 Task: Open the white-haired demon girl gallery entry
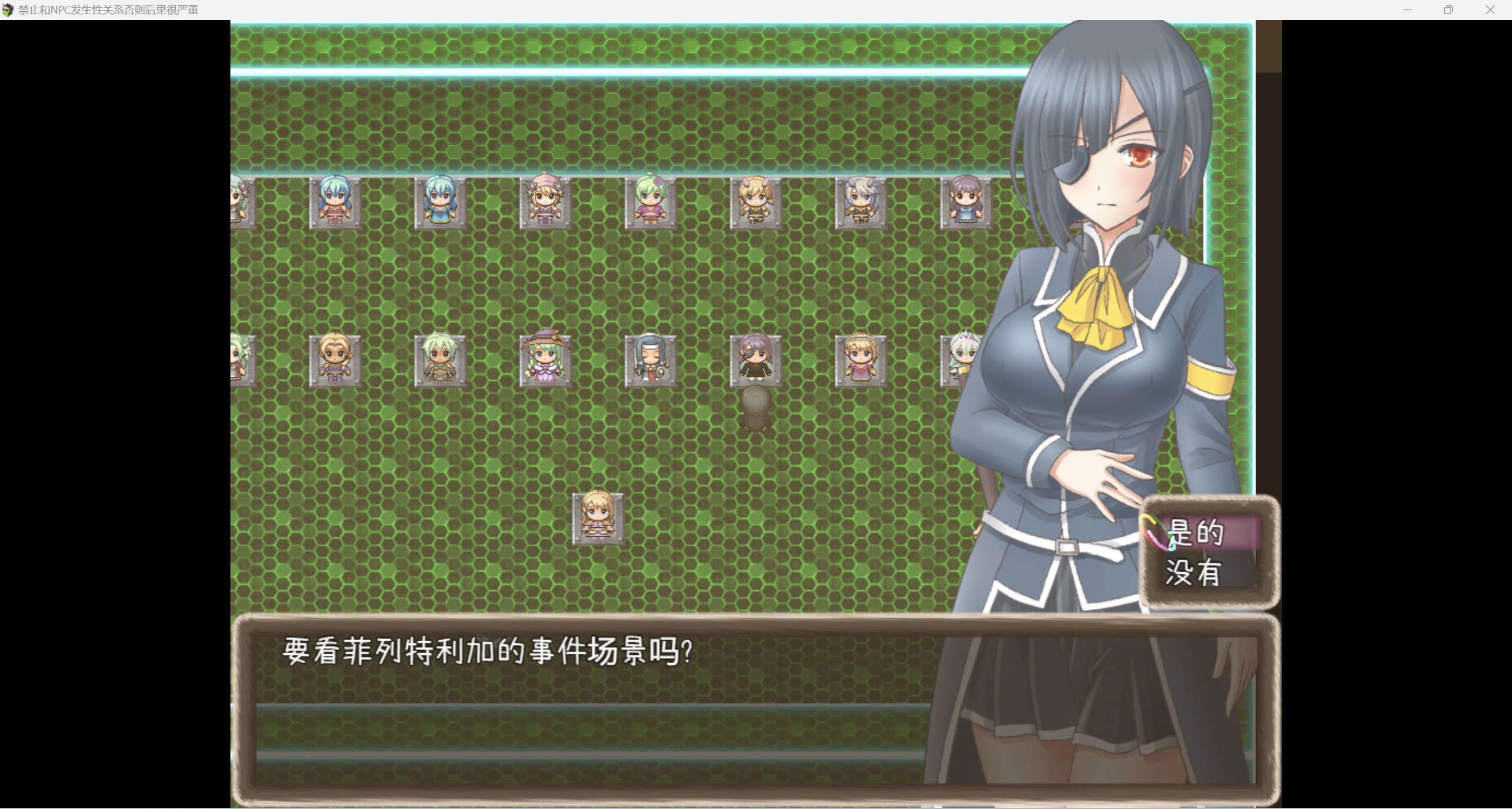860,201
